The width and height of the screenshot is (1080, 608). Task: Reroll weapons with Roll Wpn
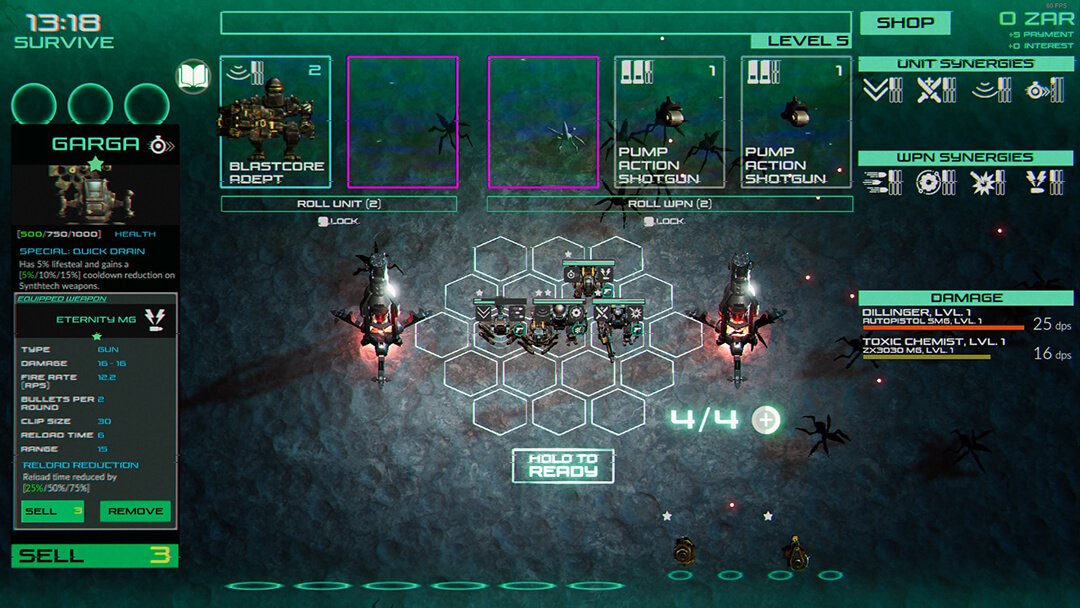(x=669, y=204)
